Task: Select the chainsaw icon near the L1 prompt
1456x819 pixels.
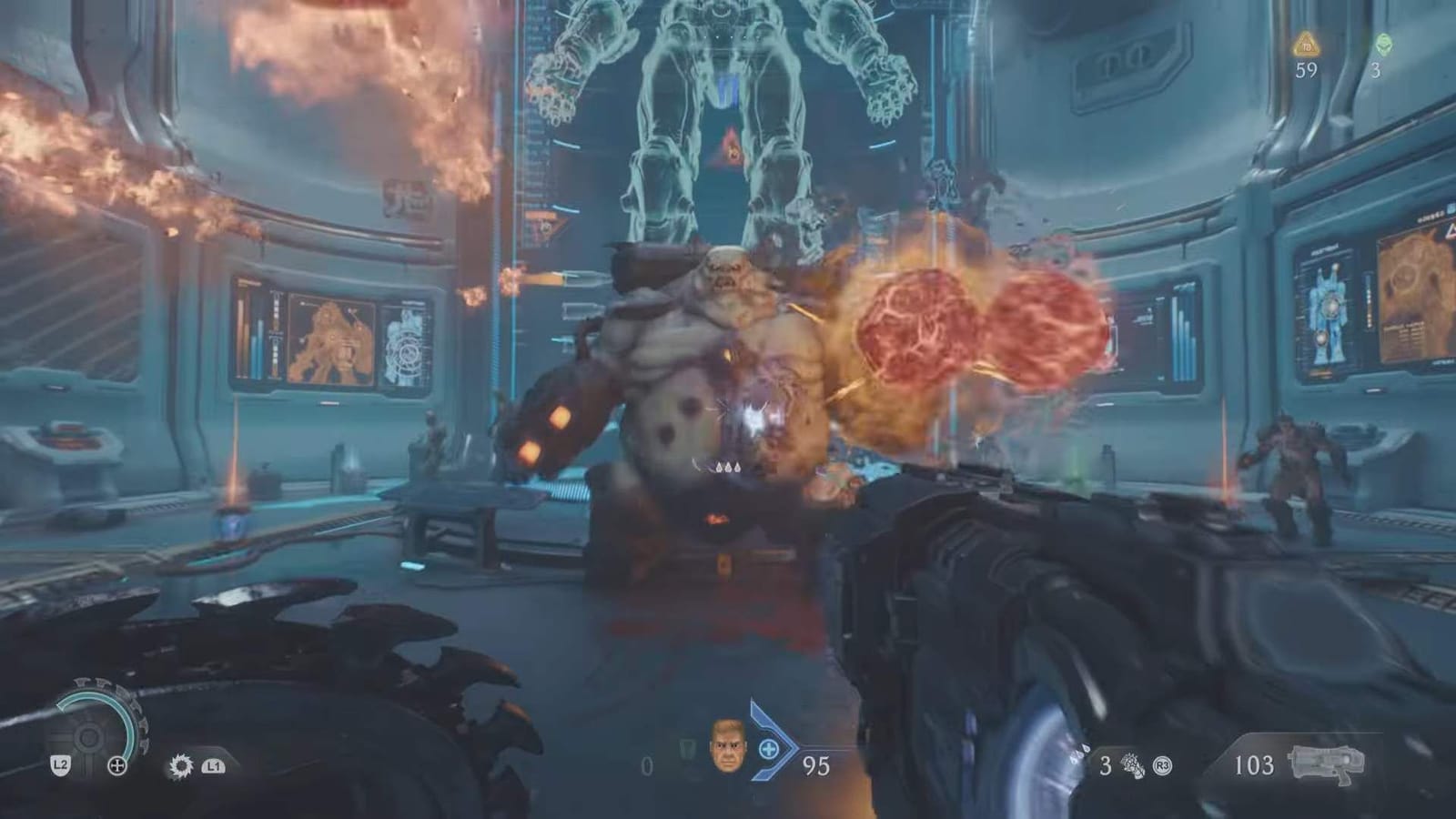Action: (182, 766)
